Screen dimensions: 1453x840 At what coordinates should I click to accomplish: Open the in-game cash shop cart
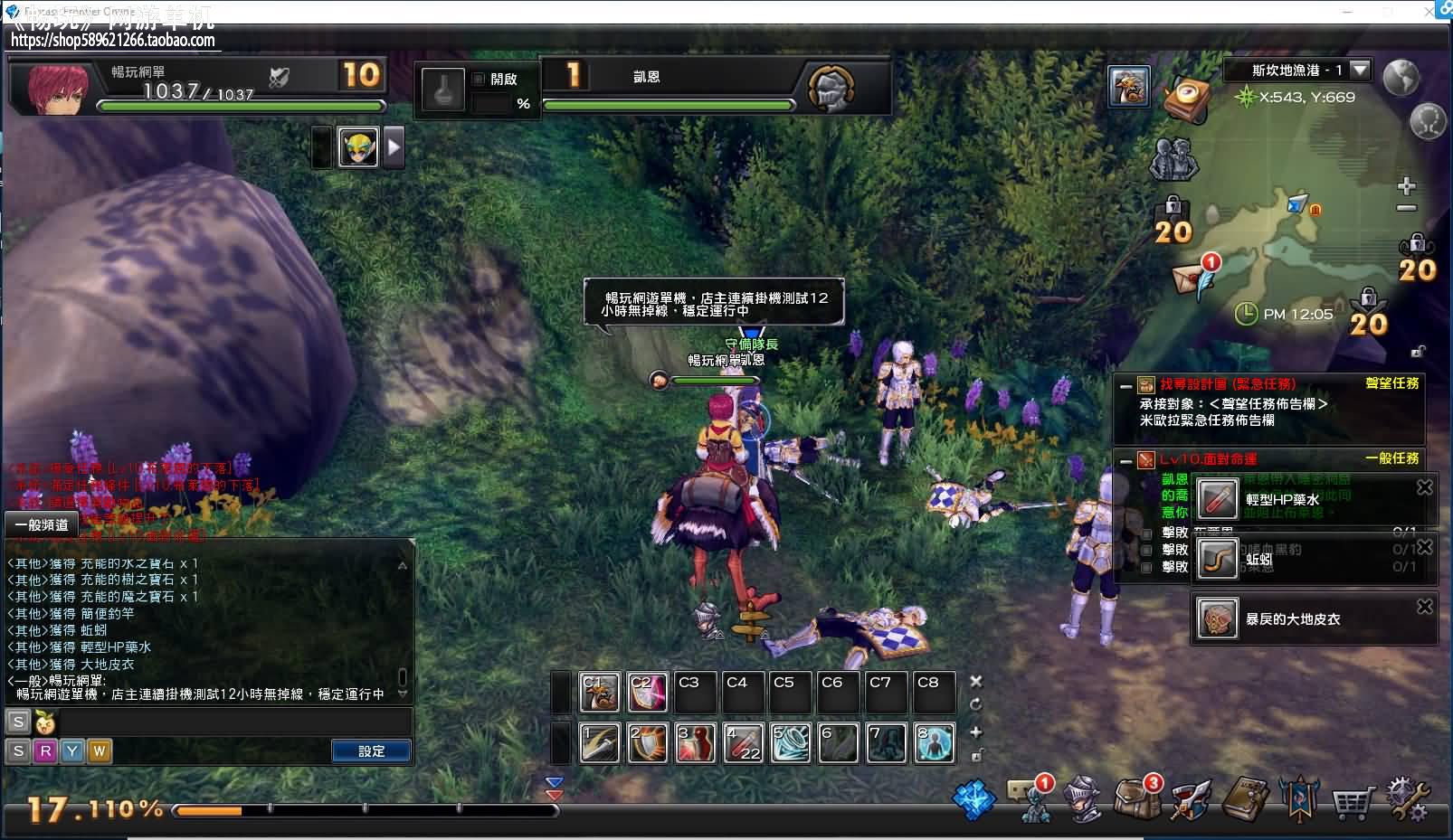pyautogui.click(x=1352, y=800)
